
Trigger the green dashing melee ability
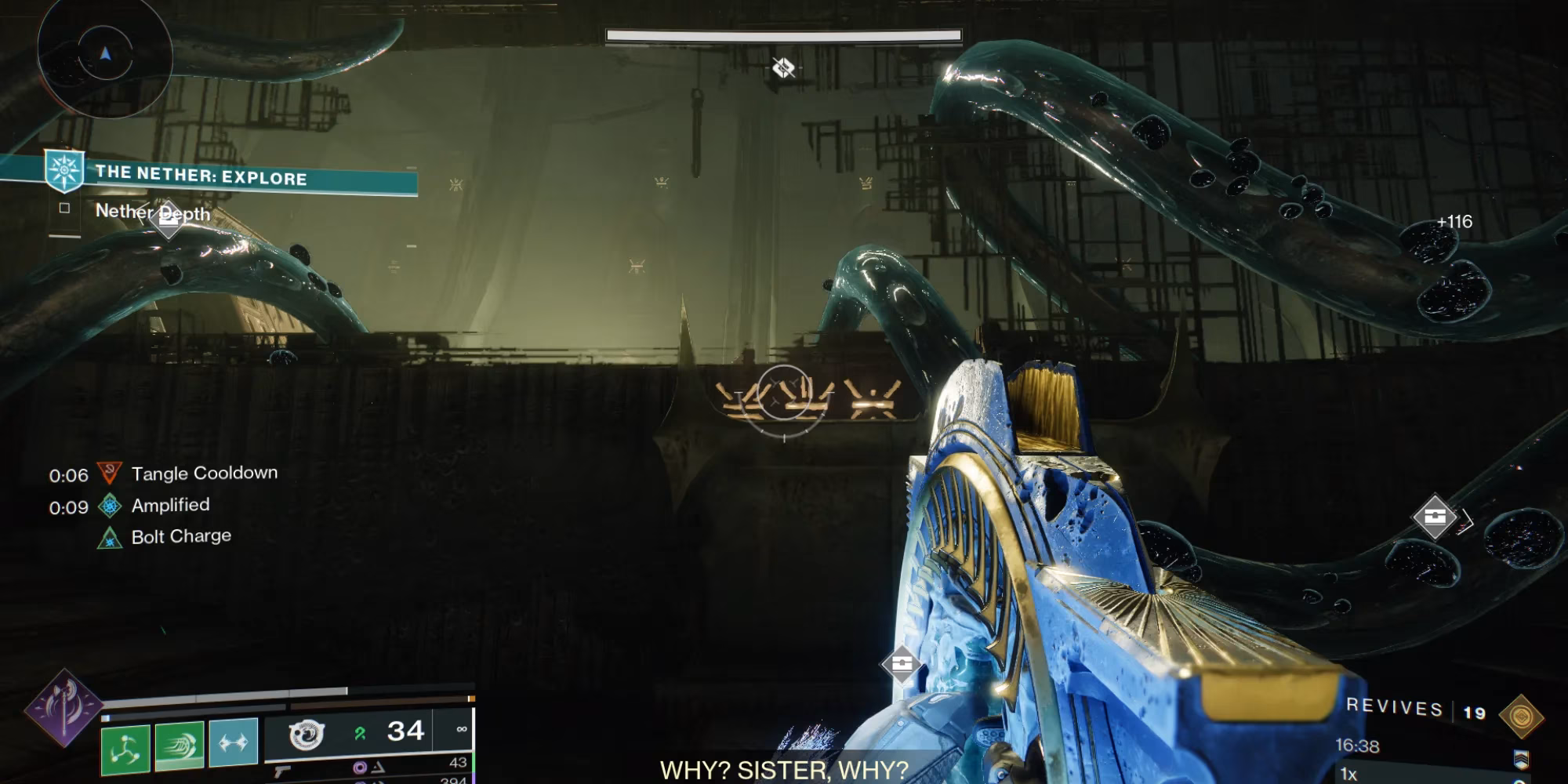[180, 745]
